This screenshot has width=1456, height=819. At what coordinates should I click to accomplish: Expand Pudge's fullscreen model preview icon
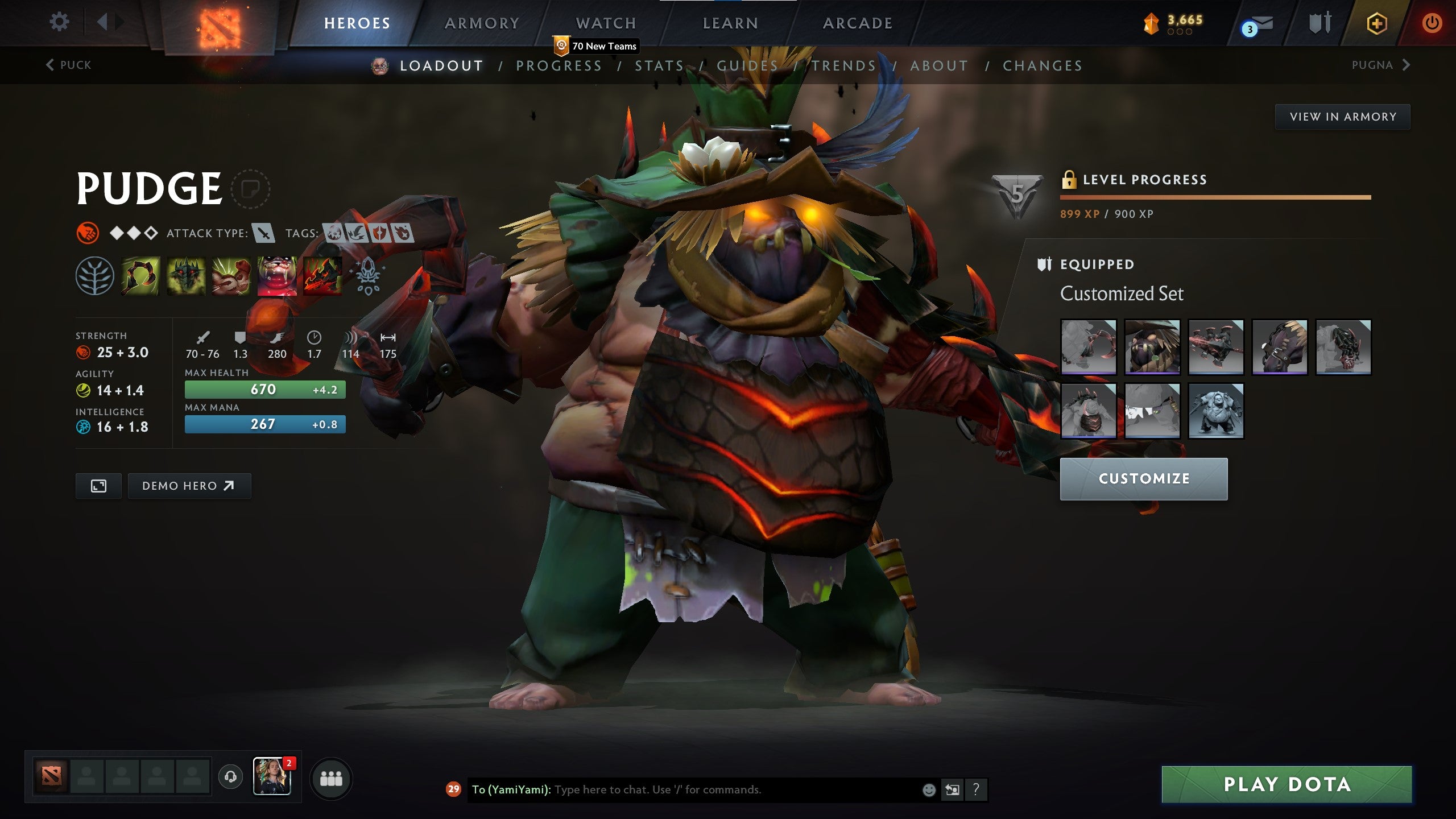click(98, 486)
